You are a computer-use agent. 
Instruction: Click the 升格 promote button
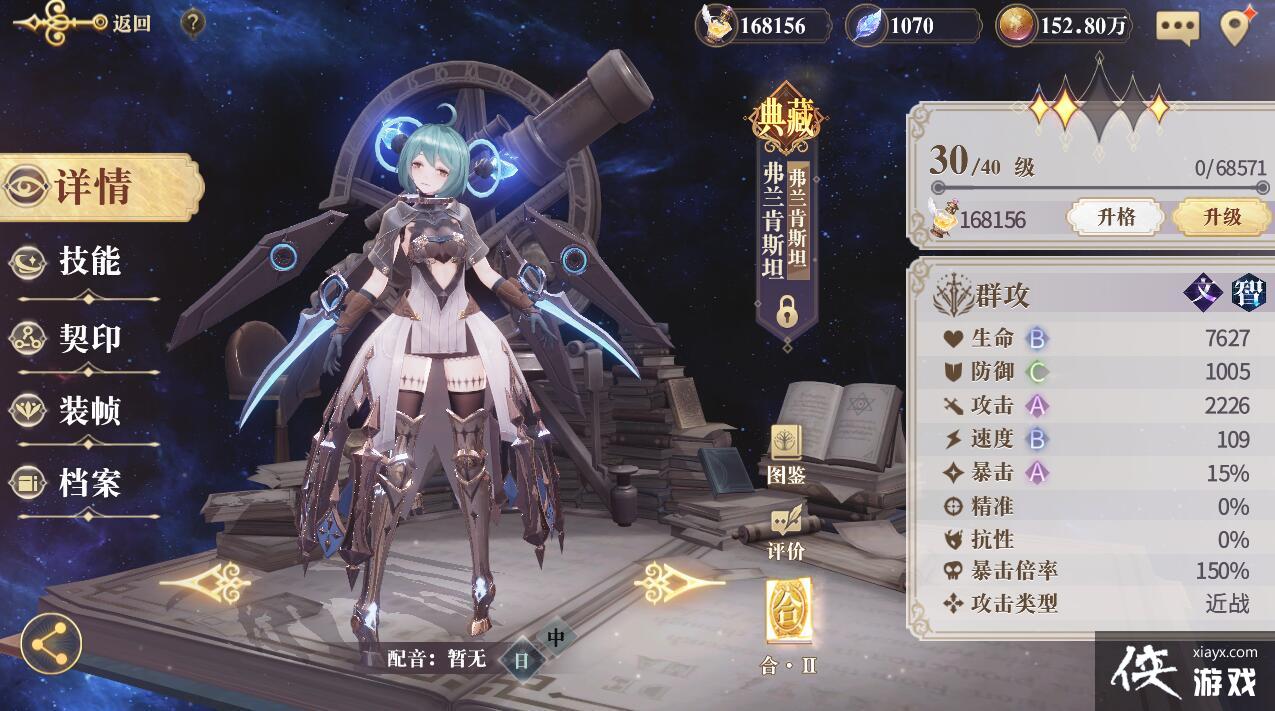pos(1115,217)
